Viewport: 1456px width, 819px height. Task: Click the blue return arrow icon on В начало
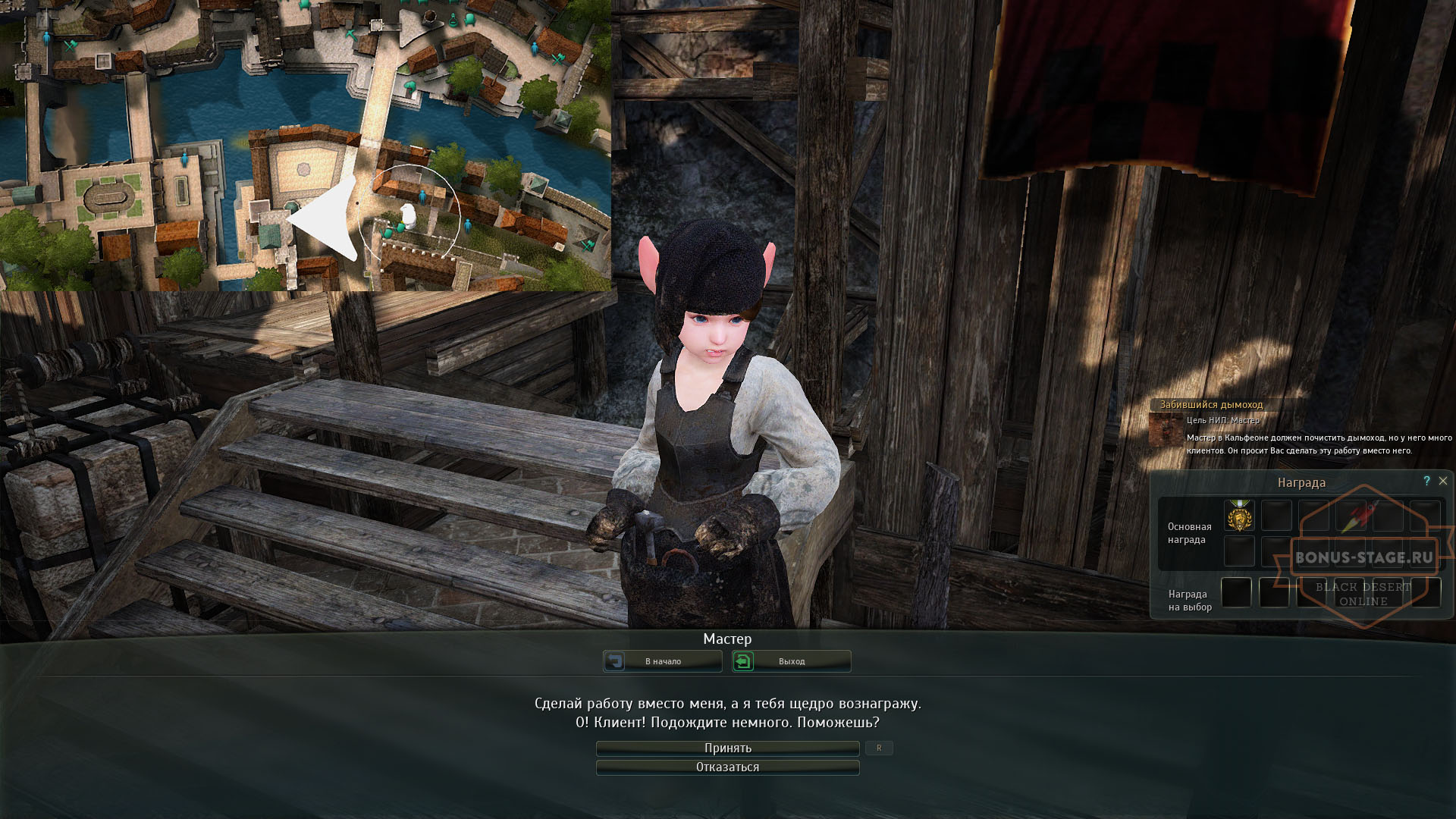(617, 661)
